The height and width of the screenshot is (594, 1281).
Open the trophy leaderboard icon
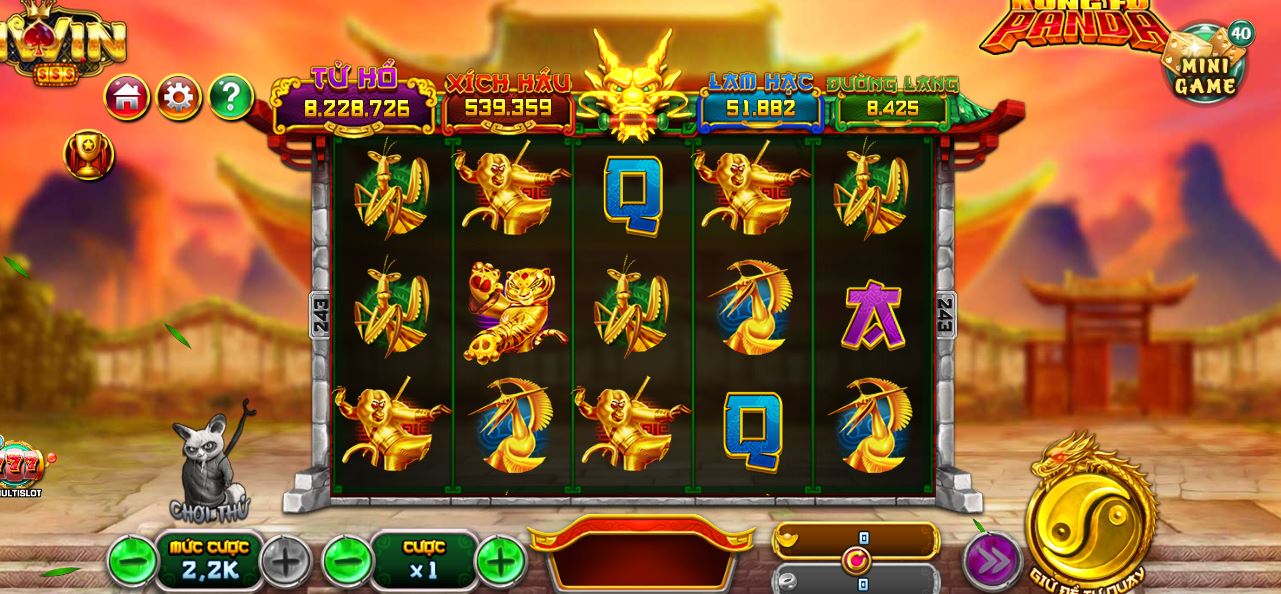(88, 155)
